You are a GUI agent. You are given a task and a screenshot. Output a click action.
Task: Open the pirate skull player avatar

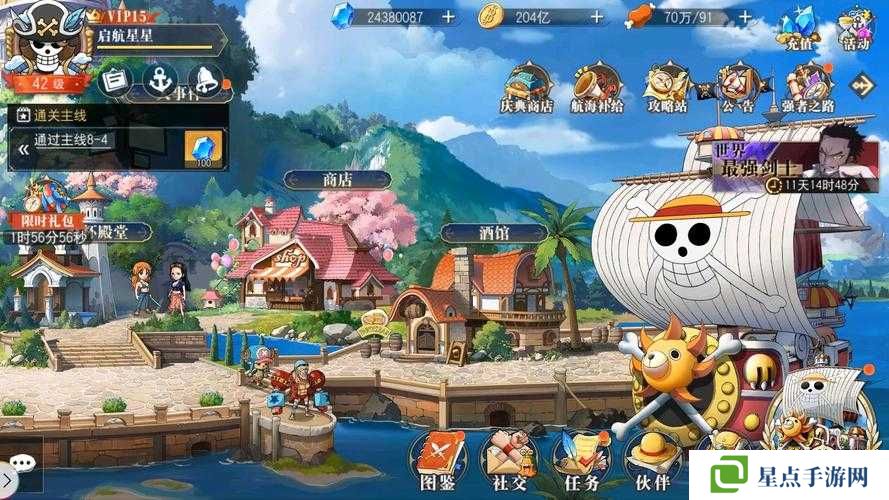point(43,42)
